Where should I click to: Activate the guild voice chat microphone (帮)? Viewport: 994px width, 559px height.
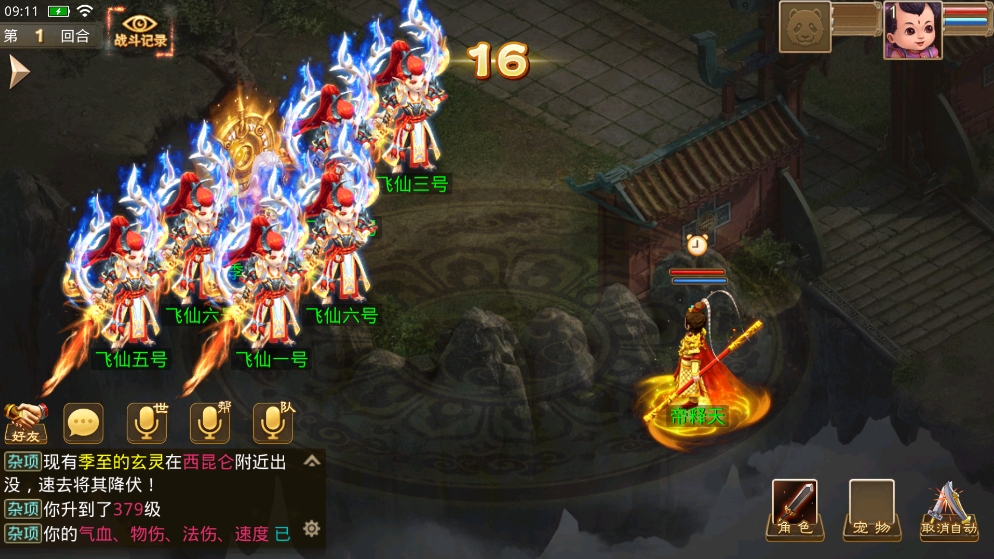(x=210, y=423)
